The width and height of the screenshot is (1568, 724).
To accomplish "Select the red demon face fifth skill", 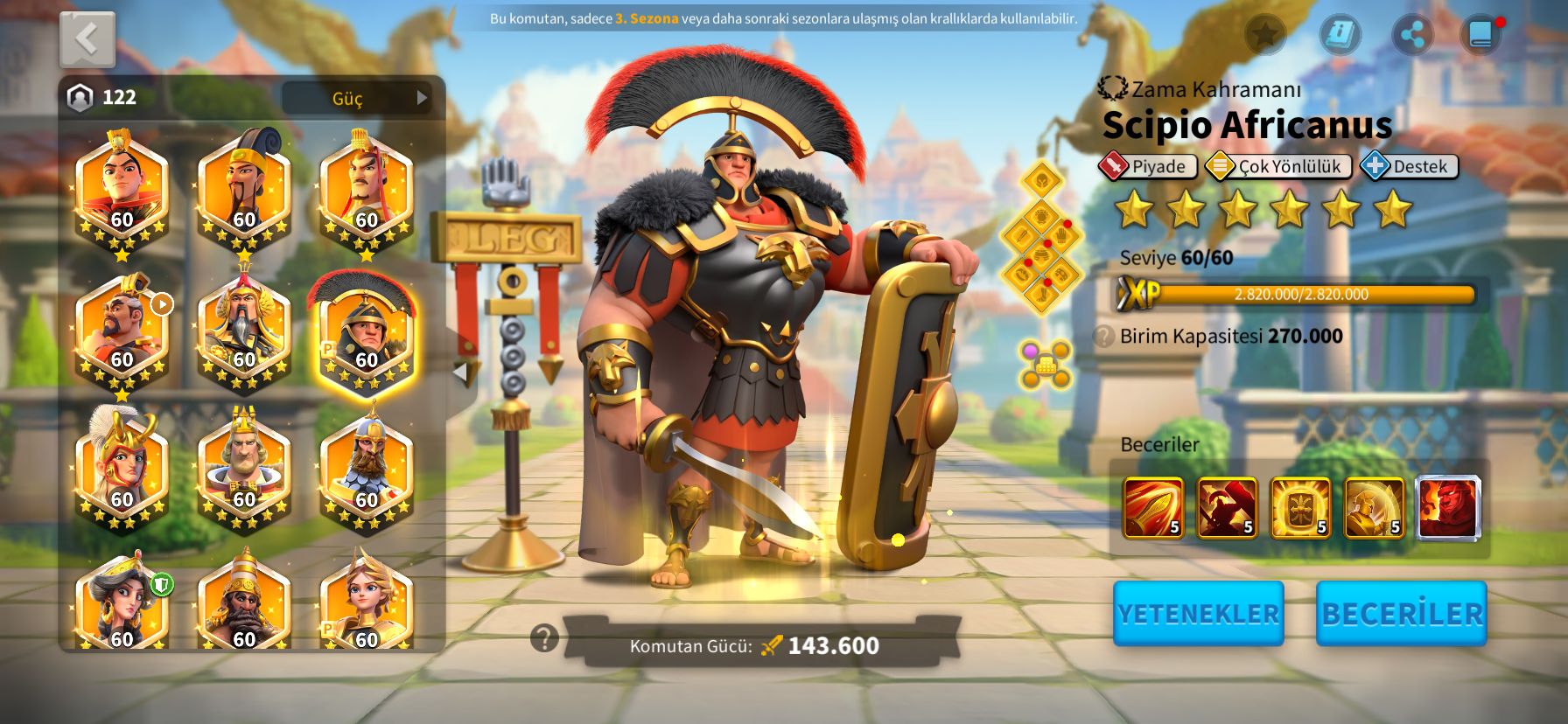I will pyautogui.click(x=1448, y=507).
